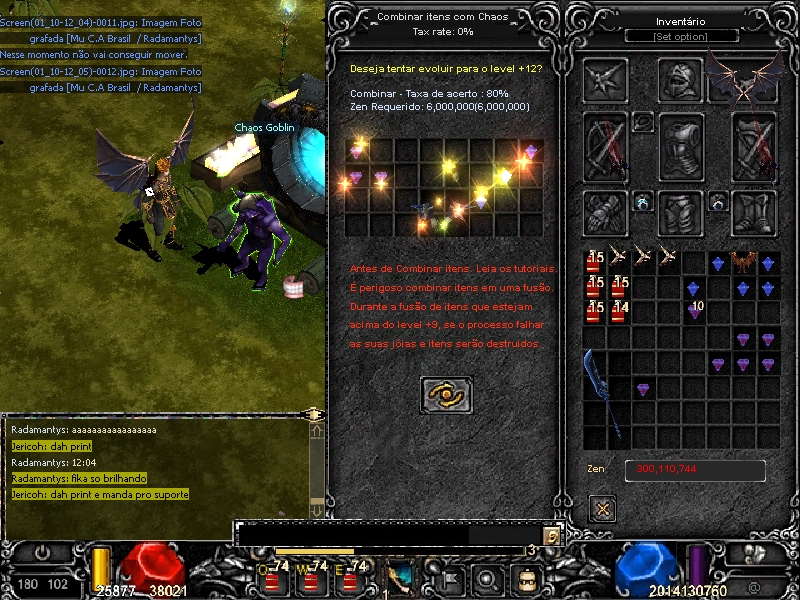Click the chat input field
800x600 pixels.
(390, 536)
